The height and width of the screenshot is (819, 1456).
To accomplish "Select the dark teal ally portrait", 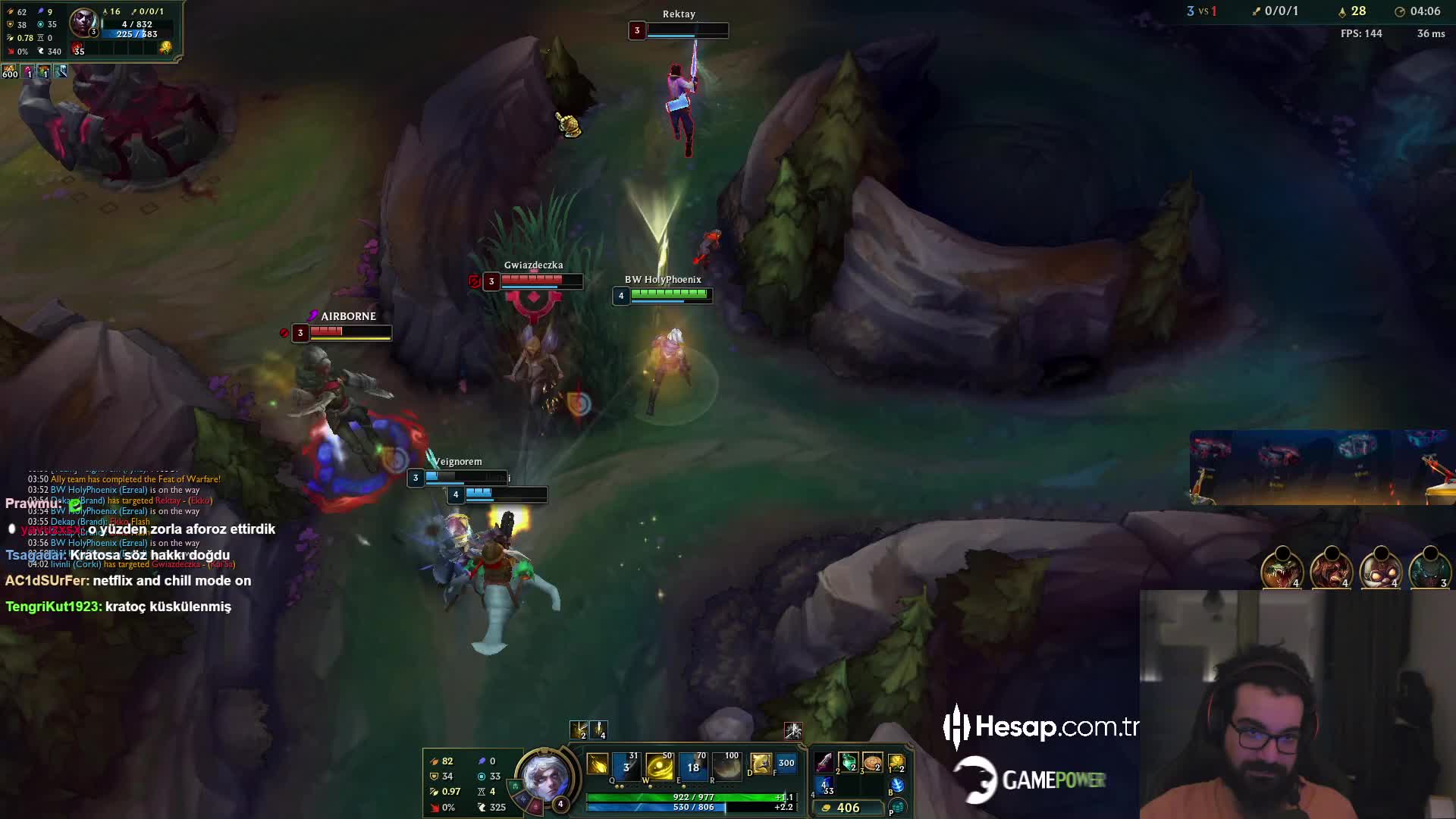I will (1429, 569).
